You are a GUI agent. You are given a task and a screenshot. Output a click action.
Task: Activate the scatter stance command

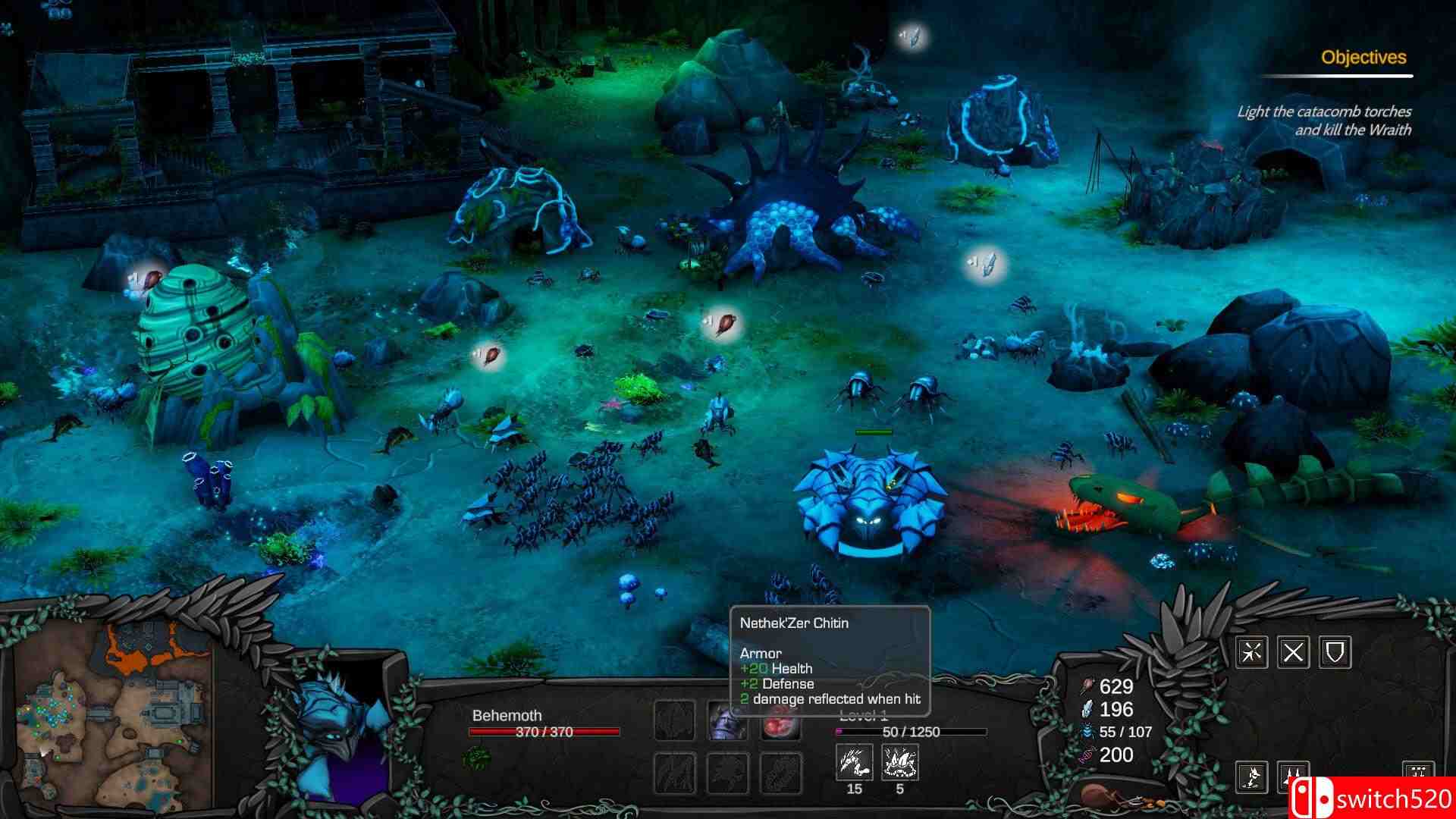click(1252, 652)
